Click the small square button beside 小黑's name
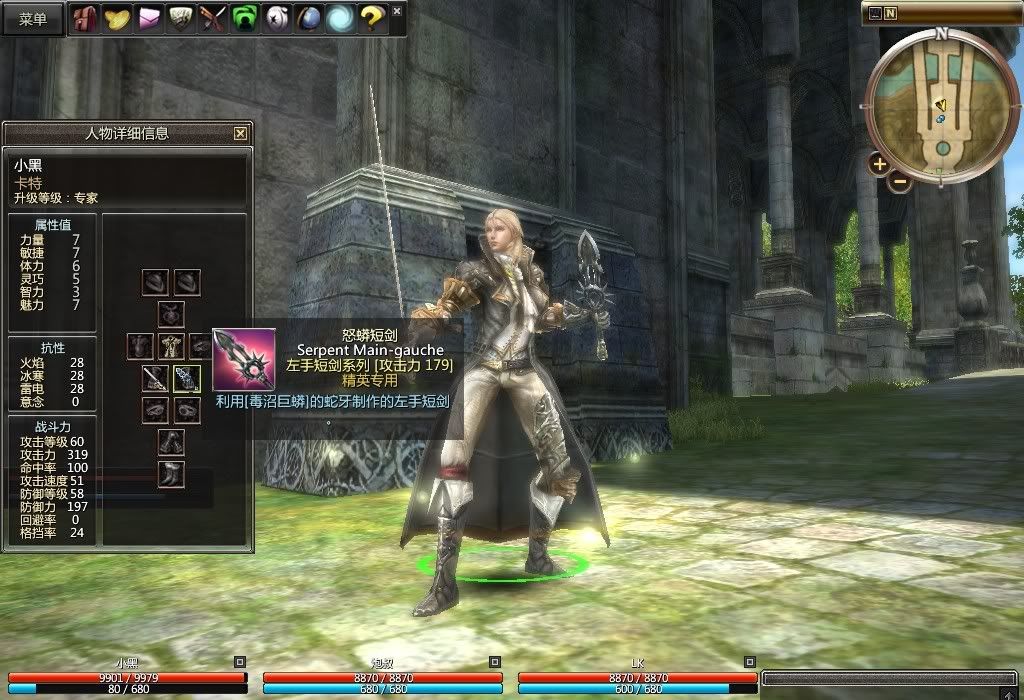This screenshot has width=1024, height=700. (x=239, y=662)
